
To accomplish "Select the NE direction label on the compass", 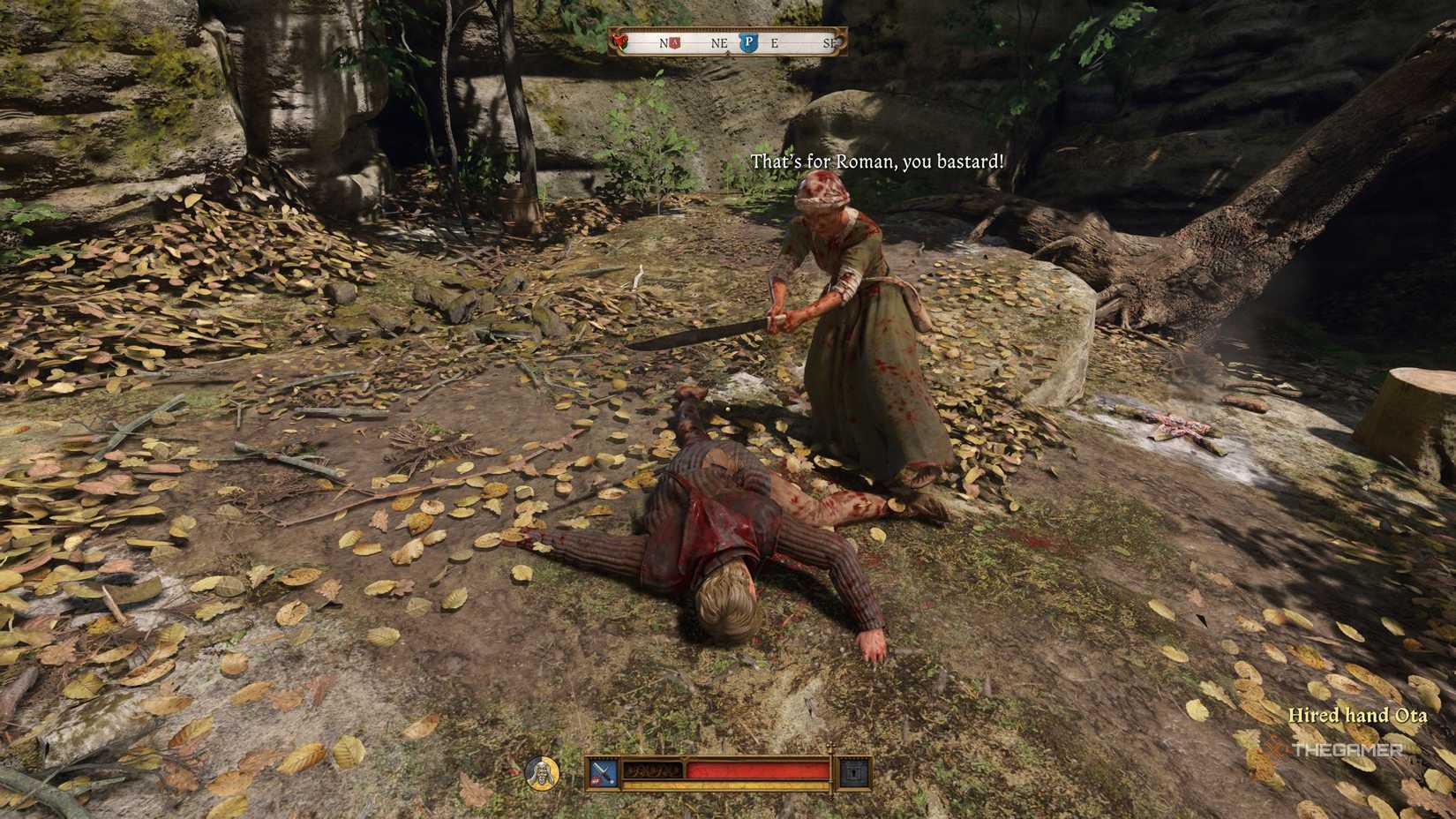I will 719,43.
